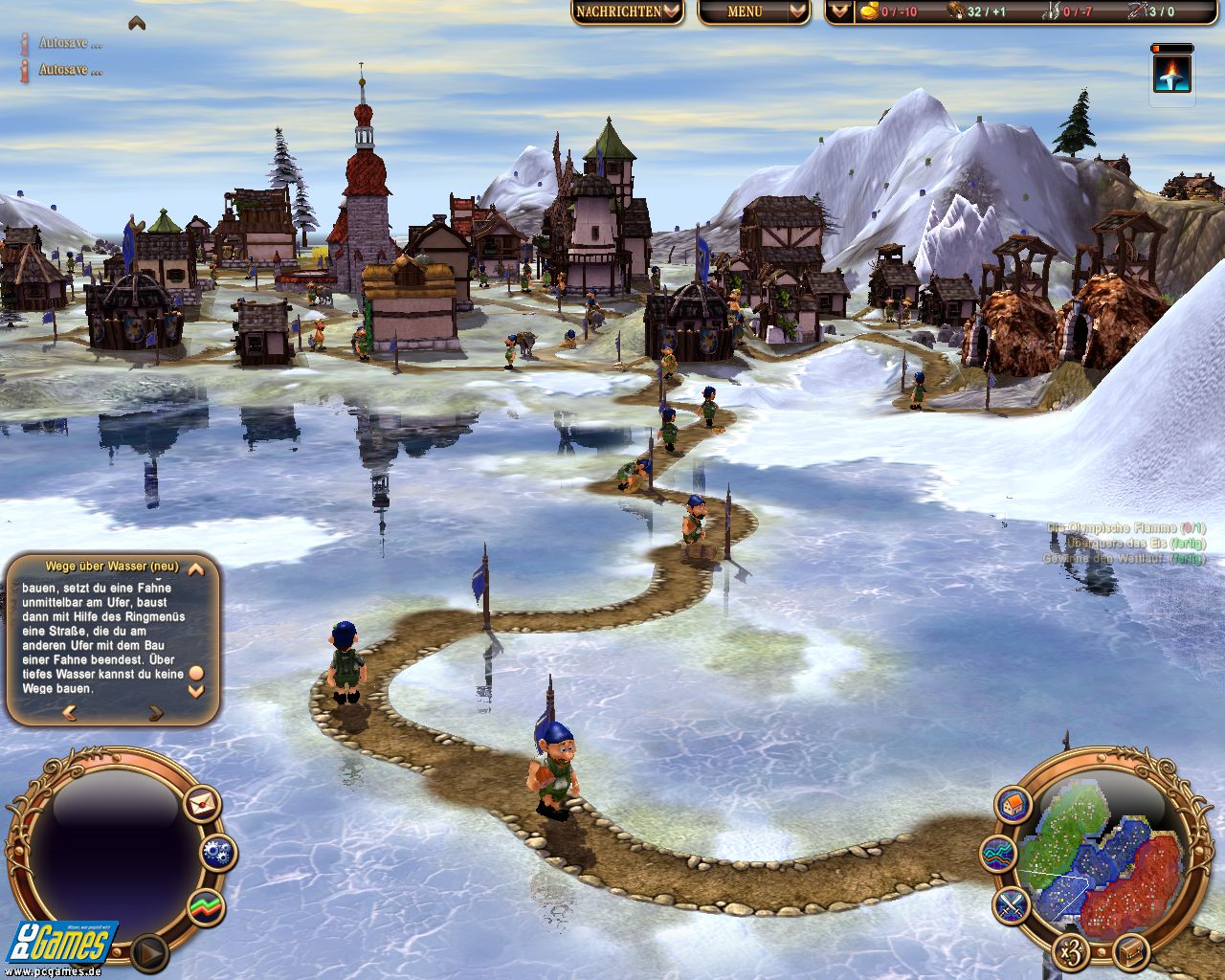Open the gears settings button

click(219, 852)
